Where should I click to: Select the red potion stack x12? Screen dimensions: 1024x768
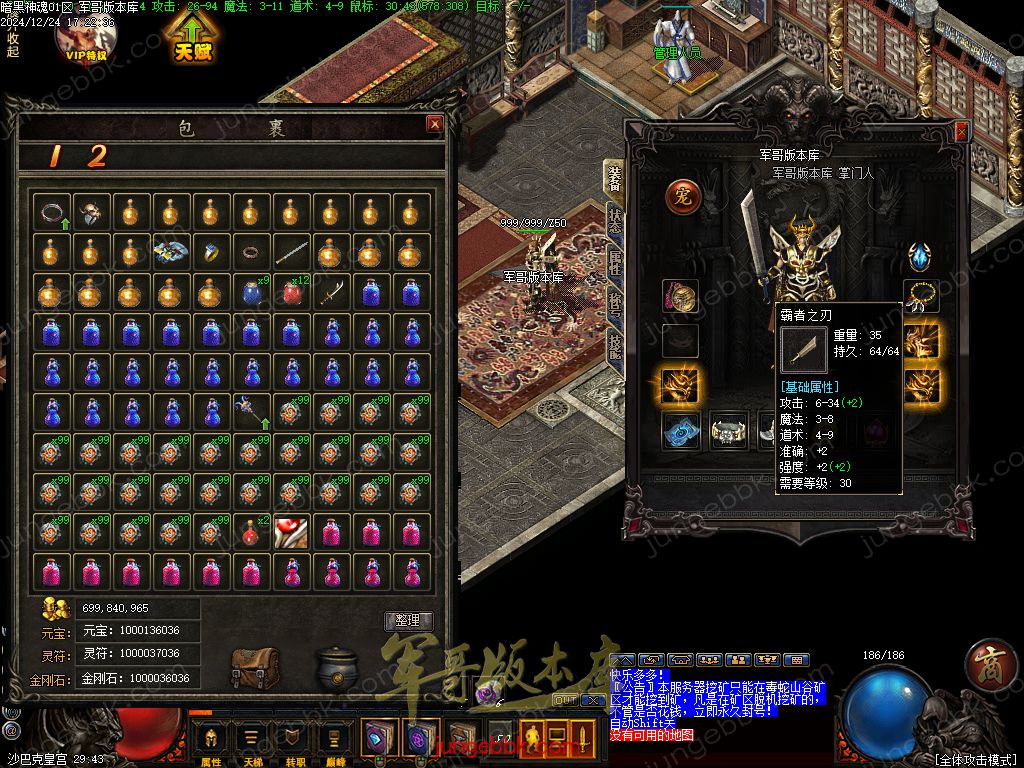292,292
